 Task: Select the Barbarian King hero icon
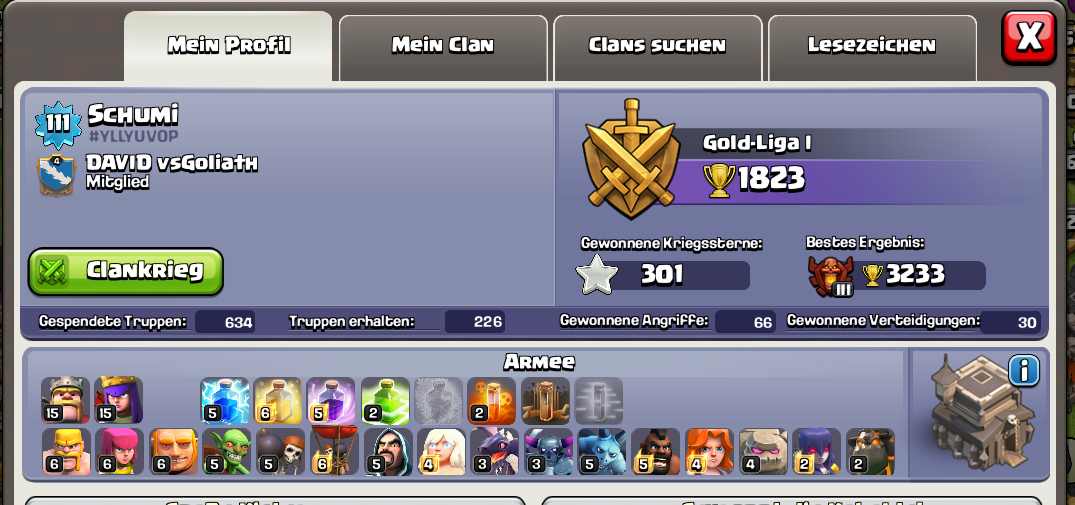point(66,400)
